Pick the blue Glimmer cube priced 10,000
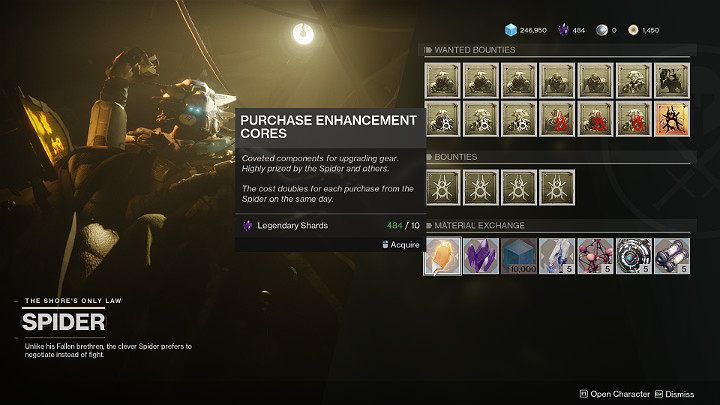 pyautogui.click(x=519, y=255)
